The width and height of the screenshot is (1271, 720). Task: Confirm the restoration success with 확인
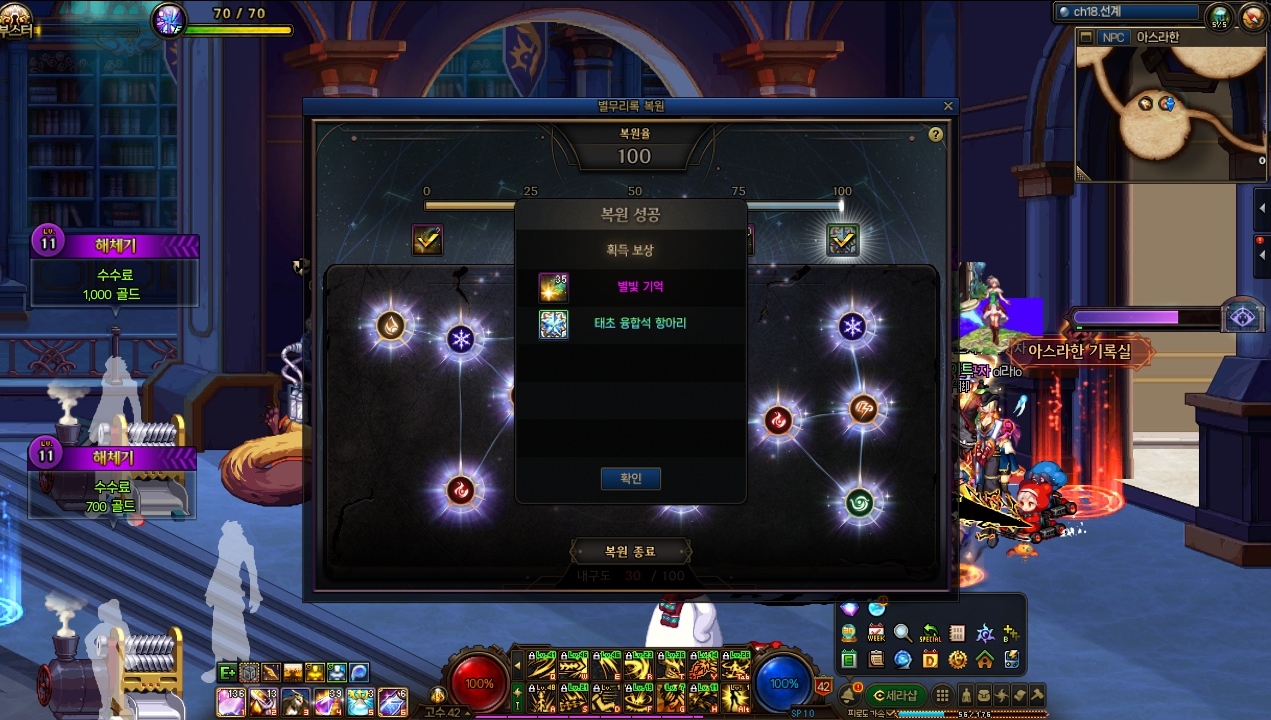[630, 479]
